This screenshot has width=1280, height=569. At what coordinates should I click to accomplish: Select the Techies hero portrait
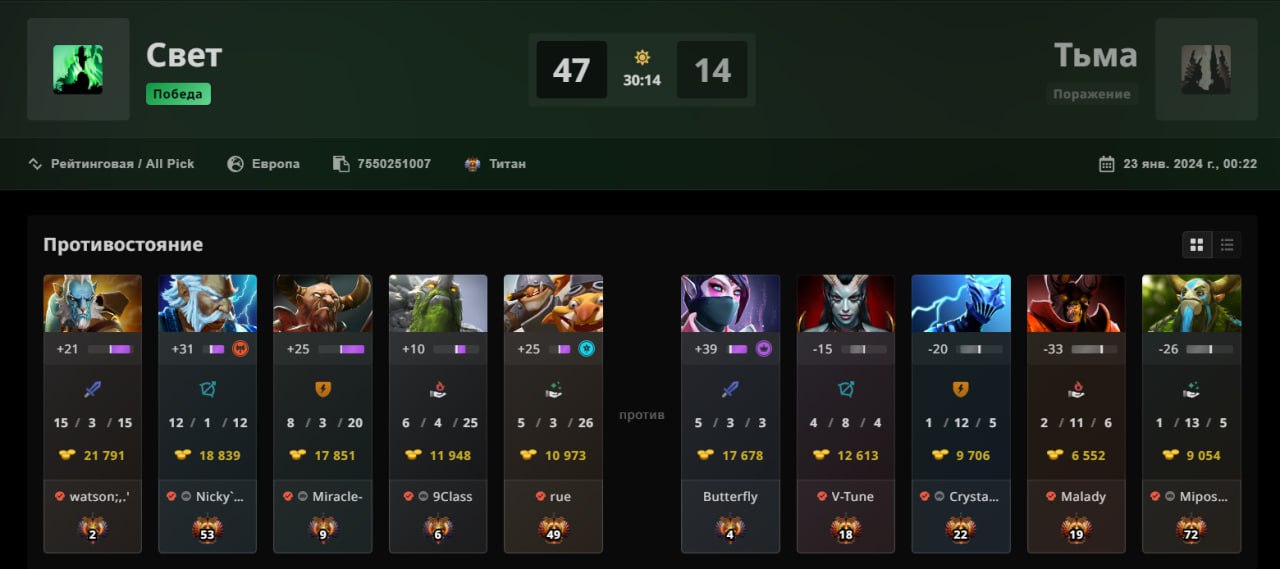(x=553, y=304)
